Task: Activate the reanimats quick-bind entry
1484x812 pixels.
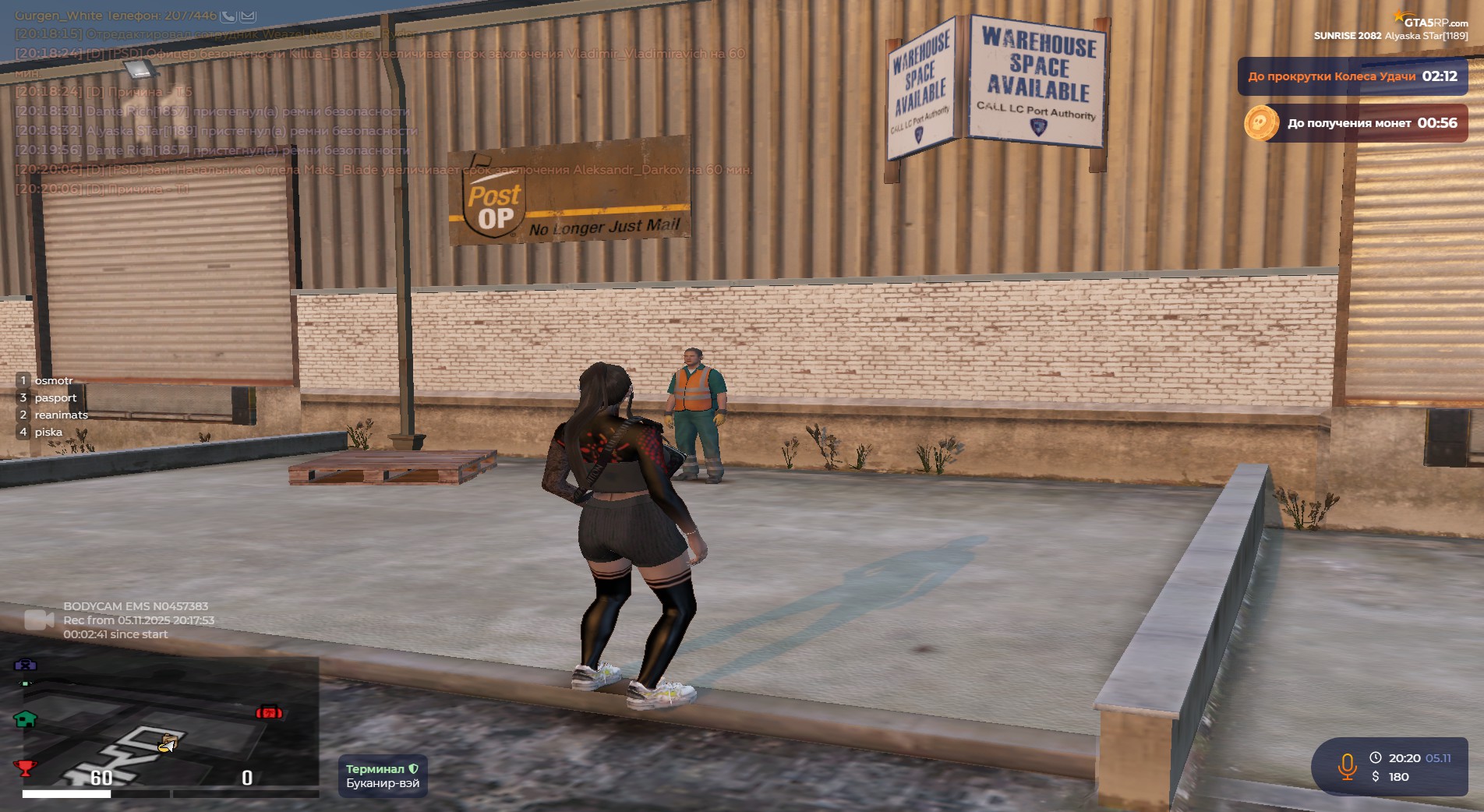Action: point(60,415)
